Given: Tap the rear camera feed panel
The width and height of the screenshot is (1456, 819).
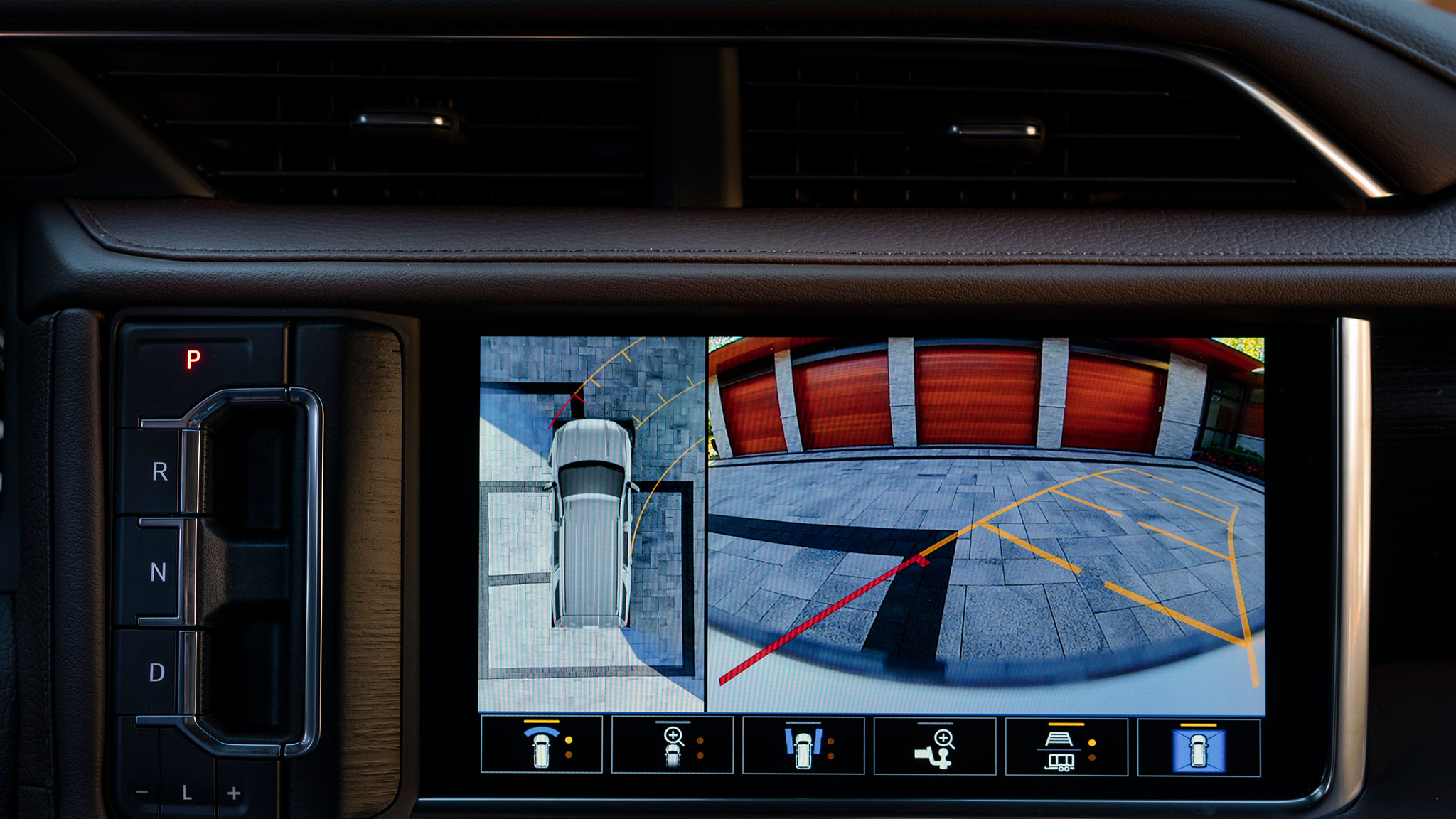Looking at the screenshot, I should [x=986, y=524].
